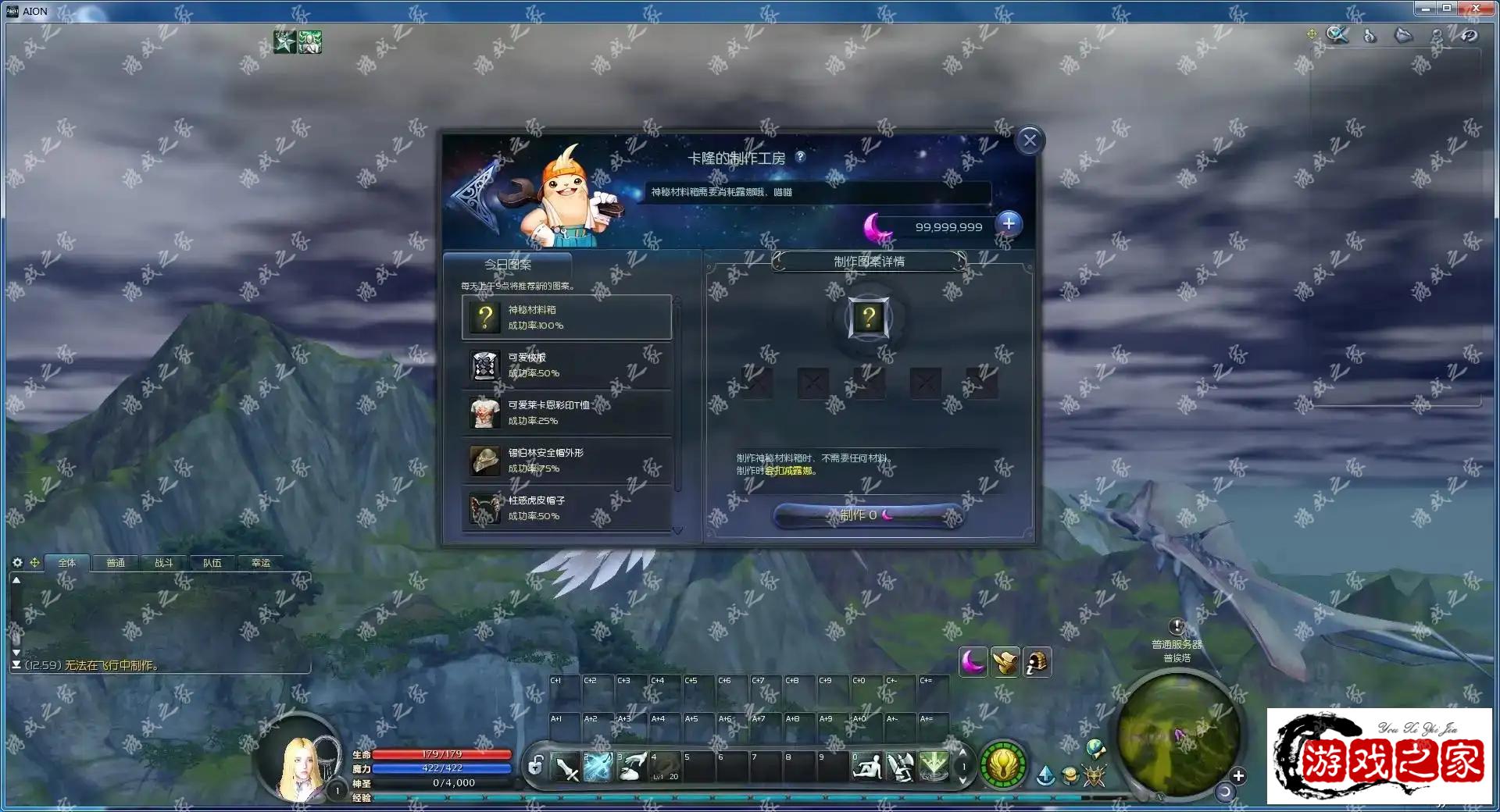Click the purple crescent moon shortcut icon
The height and width of the screenshot is (812, 1500).
pos(973,662)
